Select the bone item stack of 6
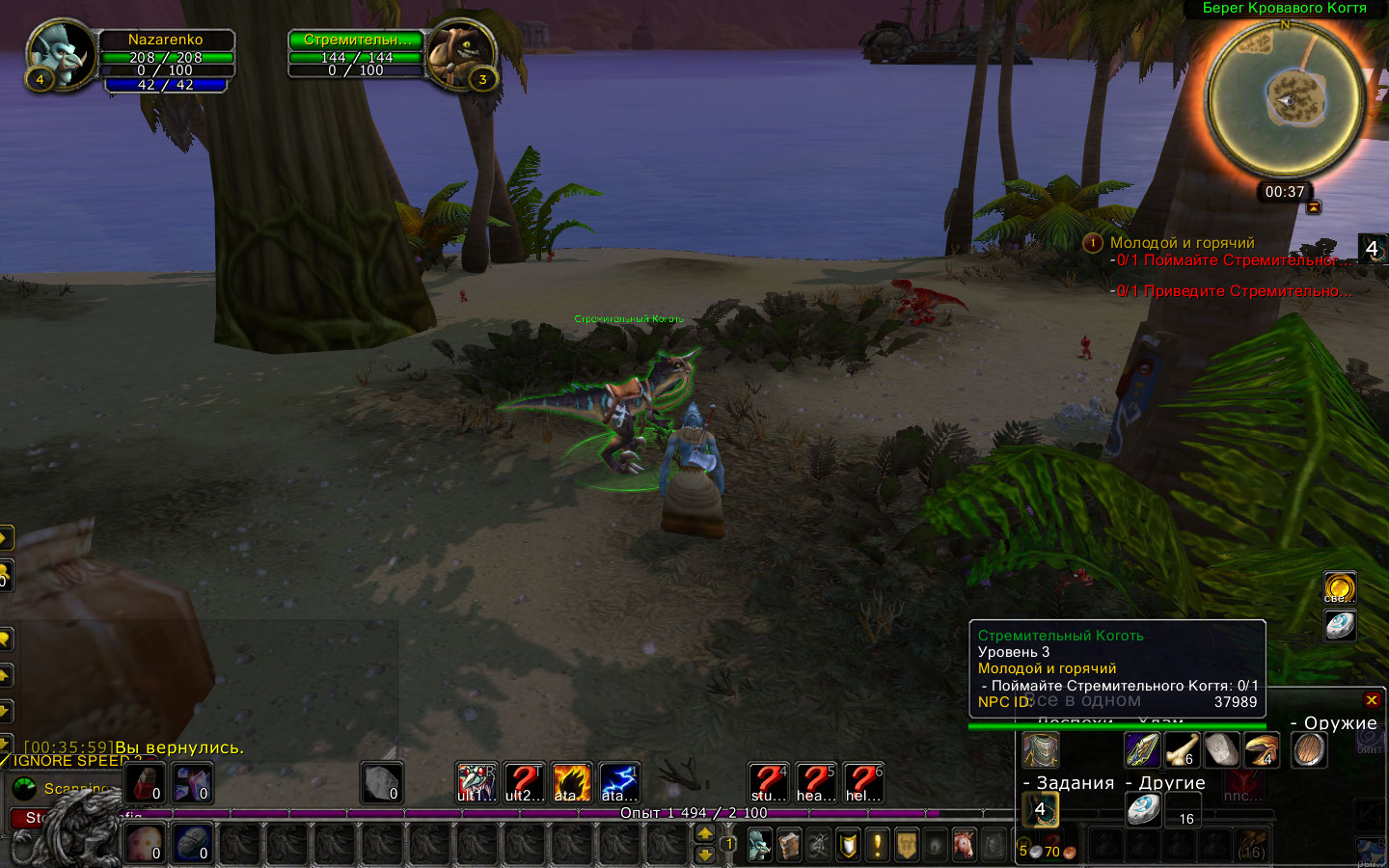Viewport: 1389px width, 868px height. 1182,750
